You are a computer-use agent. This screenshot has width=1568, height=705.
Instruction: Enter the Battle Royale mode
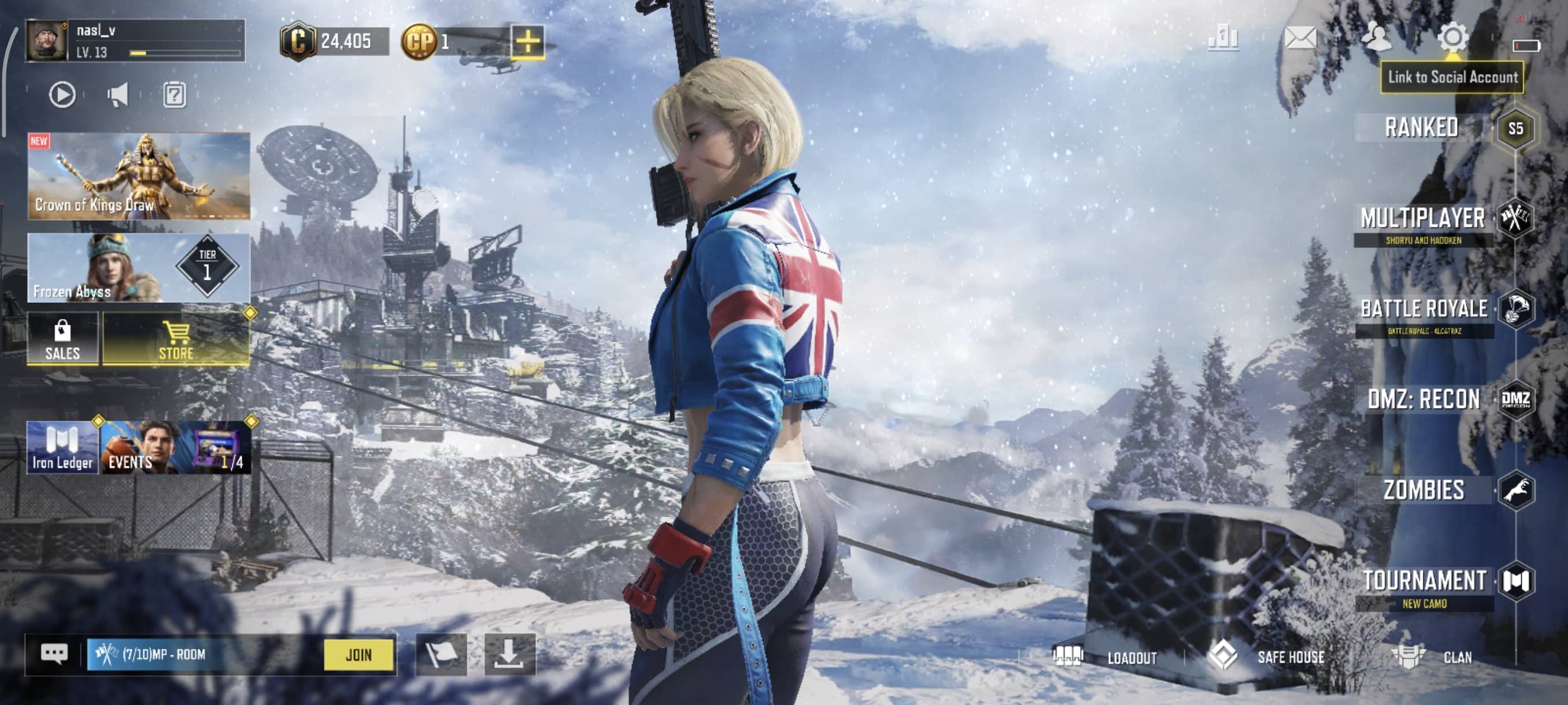tap(1423, 309)
